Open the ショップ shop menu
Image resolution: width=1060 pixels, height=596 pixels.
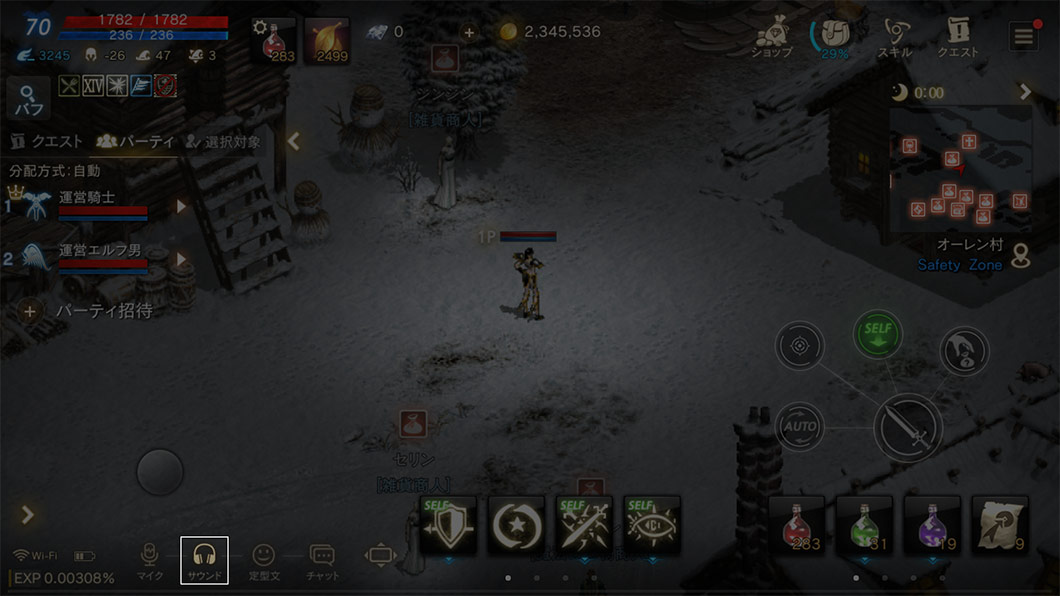772,38
